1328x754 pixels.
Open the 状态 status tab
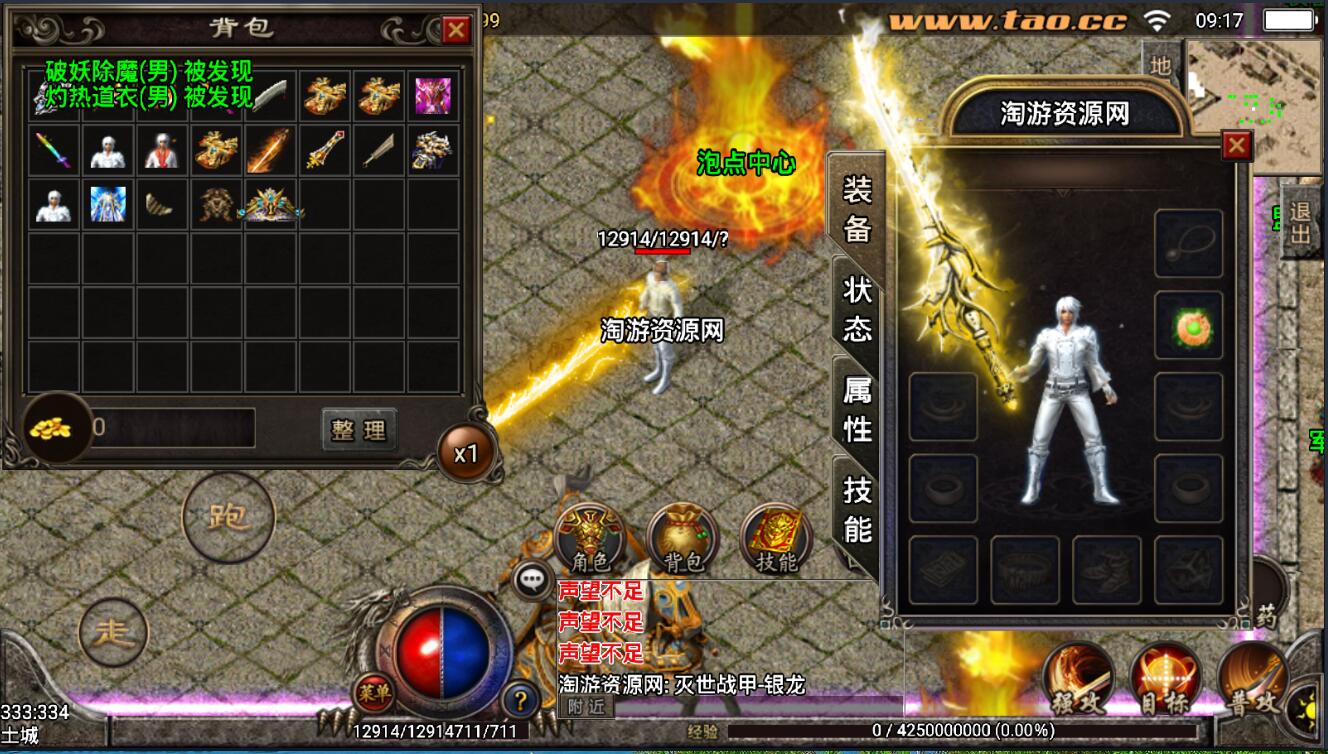(856, 310)
